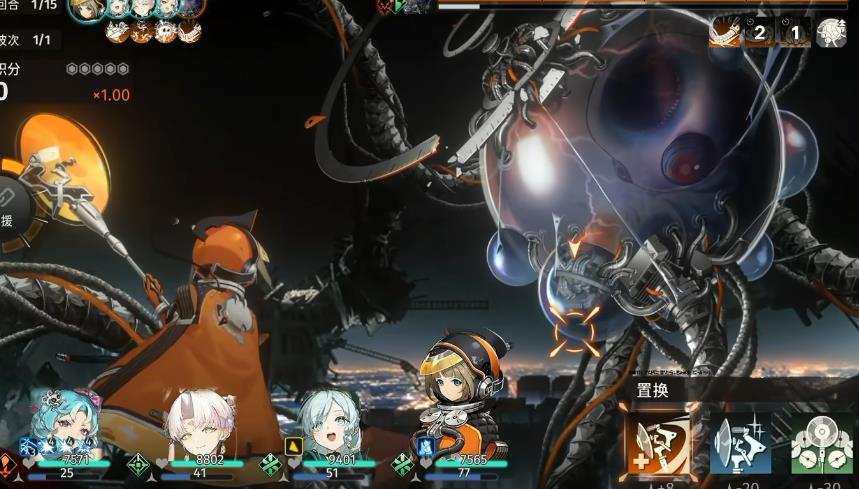This screenshot has height=489, width=859.
Task: Click the round white icon beside the countdown slots
Action: click(831, 33)
